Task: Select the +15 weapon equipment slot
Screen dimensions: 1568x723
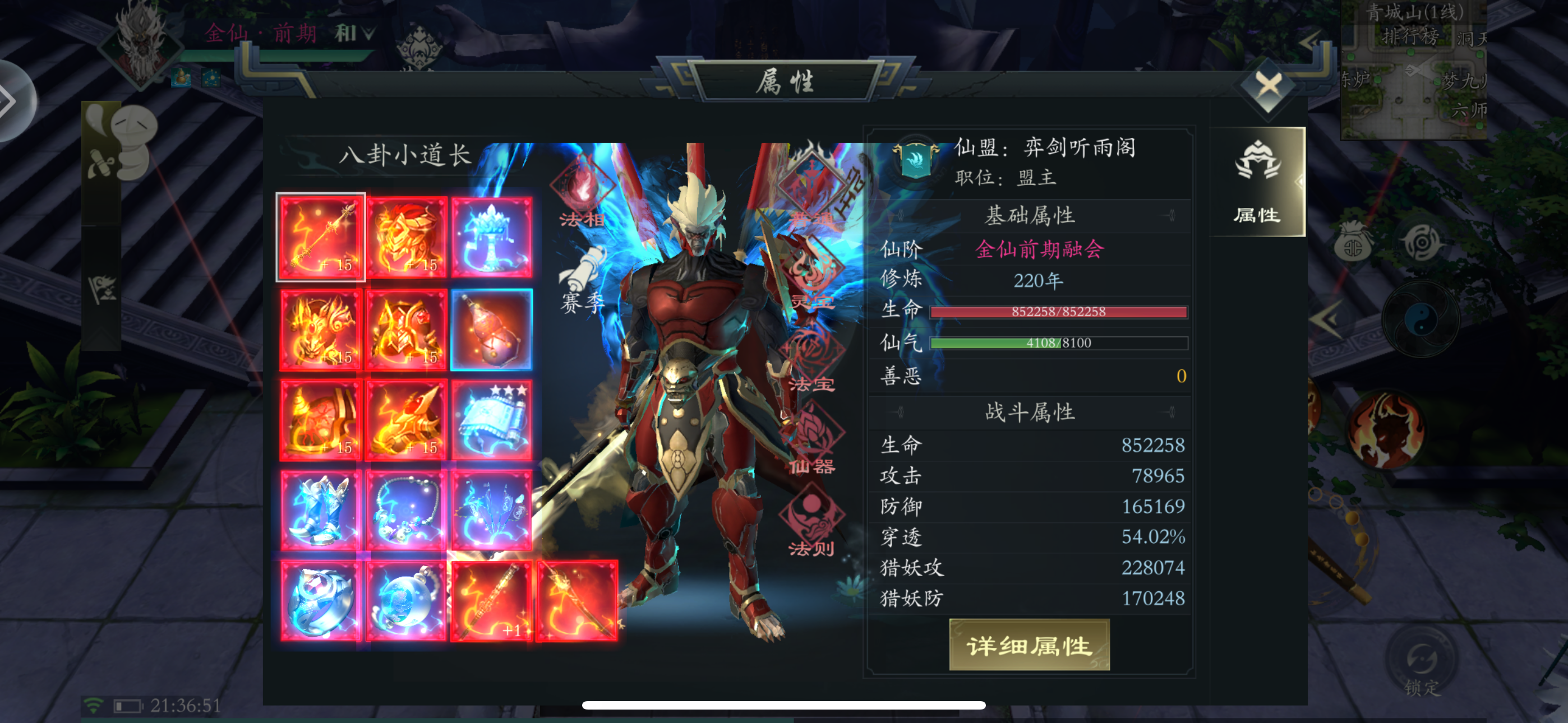Action: click(321, 237)
